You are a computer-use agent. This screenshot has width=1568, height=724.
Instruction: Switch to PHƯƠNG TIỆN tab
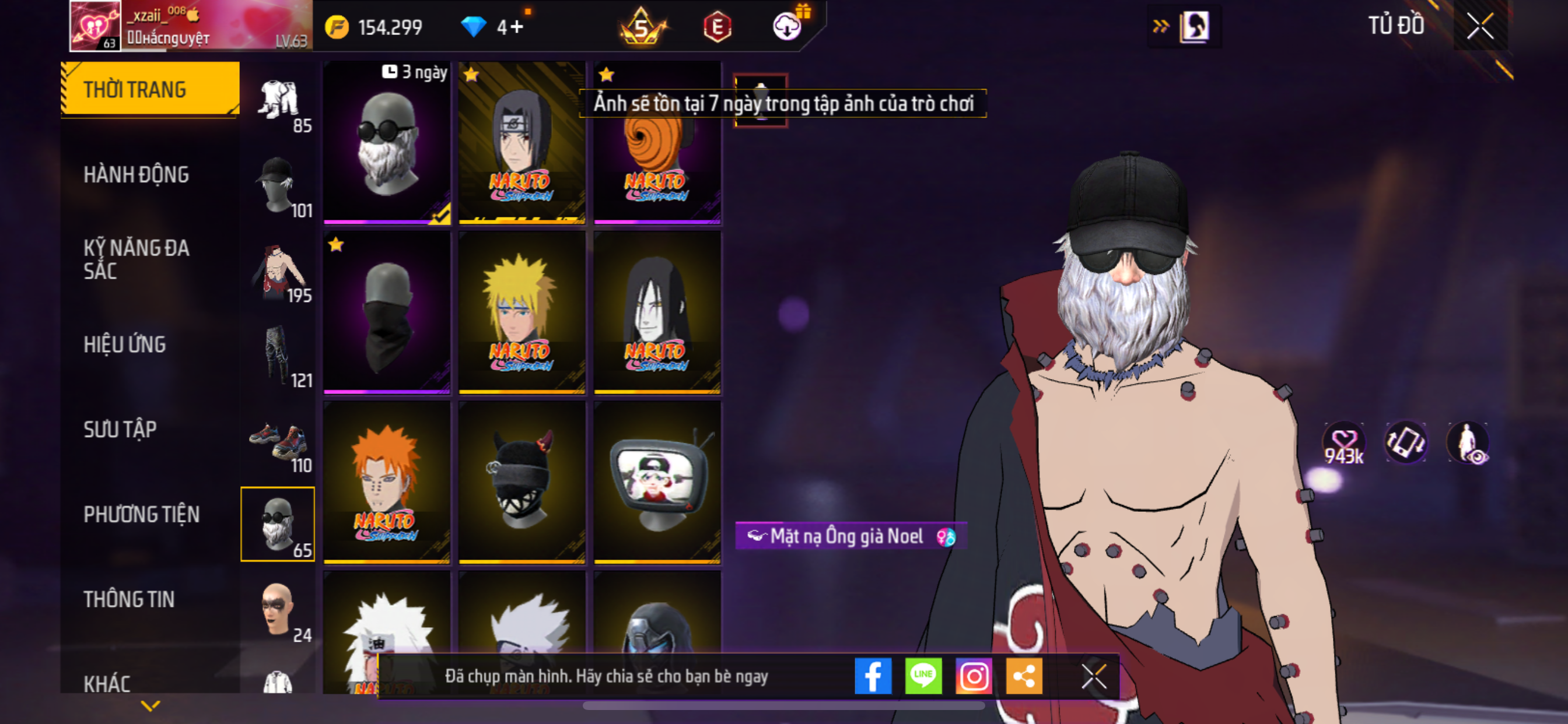tap(141, 515)
